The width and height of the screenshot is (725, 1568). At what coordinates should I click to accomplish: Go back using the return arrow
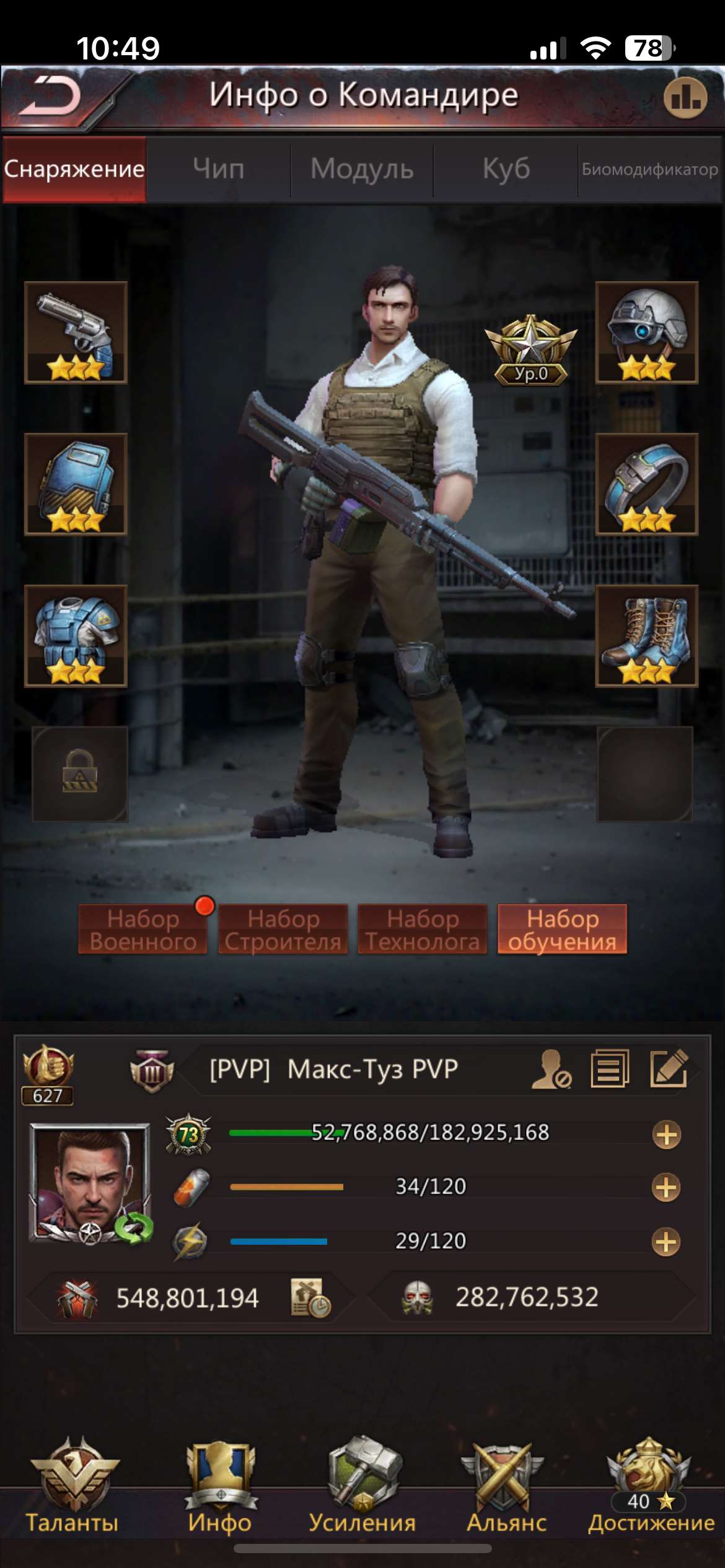[51, 97]
